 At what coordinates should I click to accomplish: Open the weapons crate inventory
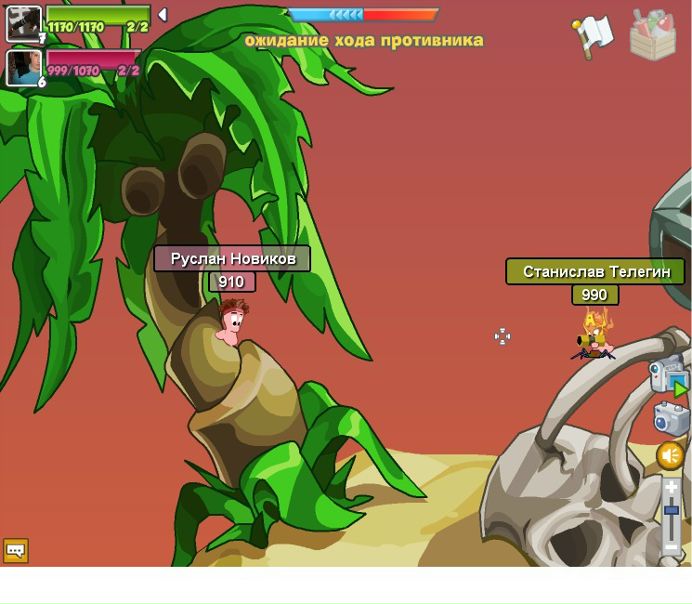tap(652, 33)
